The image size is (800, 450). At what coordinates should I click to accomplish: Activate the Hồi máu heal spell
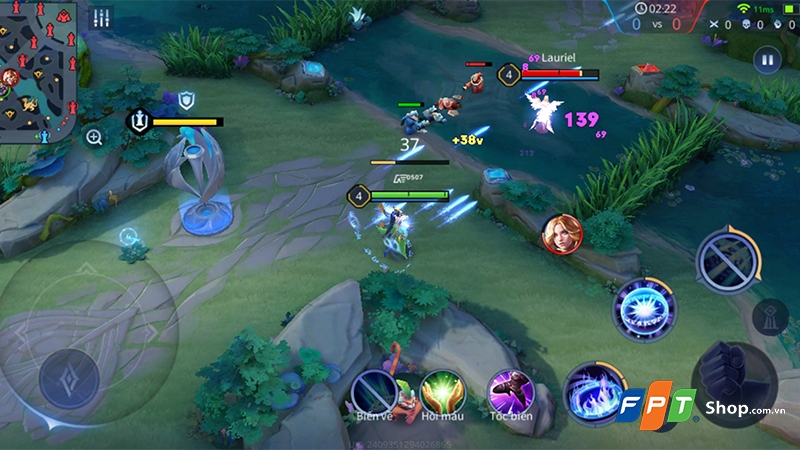(x=441, y=389)
